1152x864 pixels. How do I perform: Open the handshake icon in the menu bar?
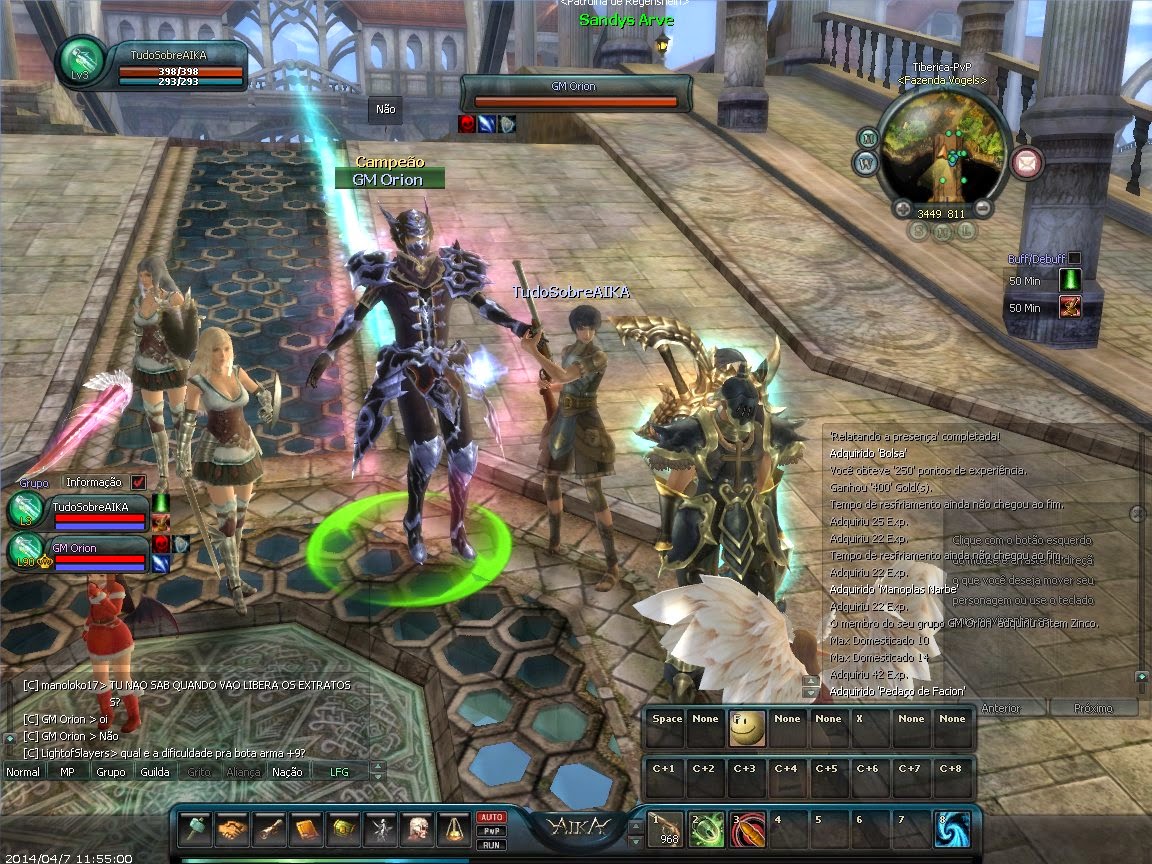(x=233, y=830)
